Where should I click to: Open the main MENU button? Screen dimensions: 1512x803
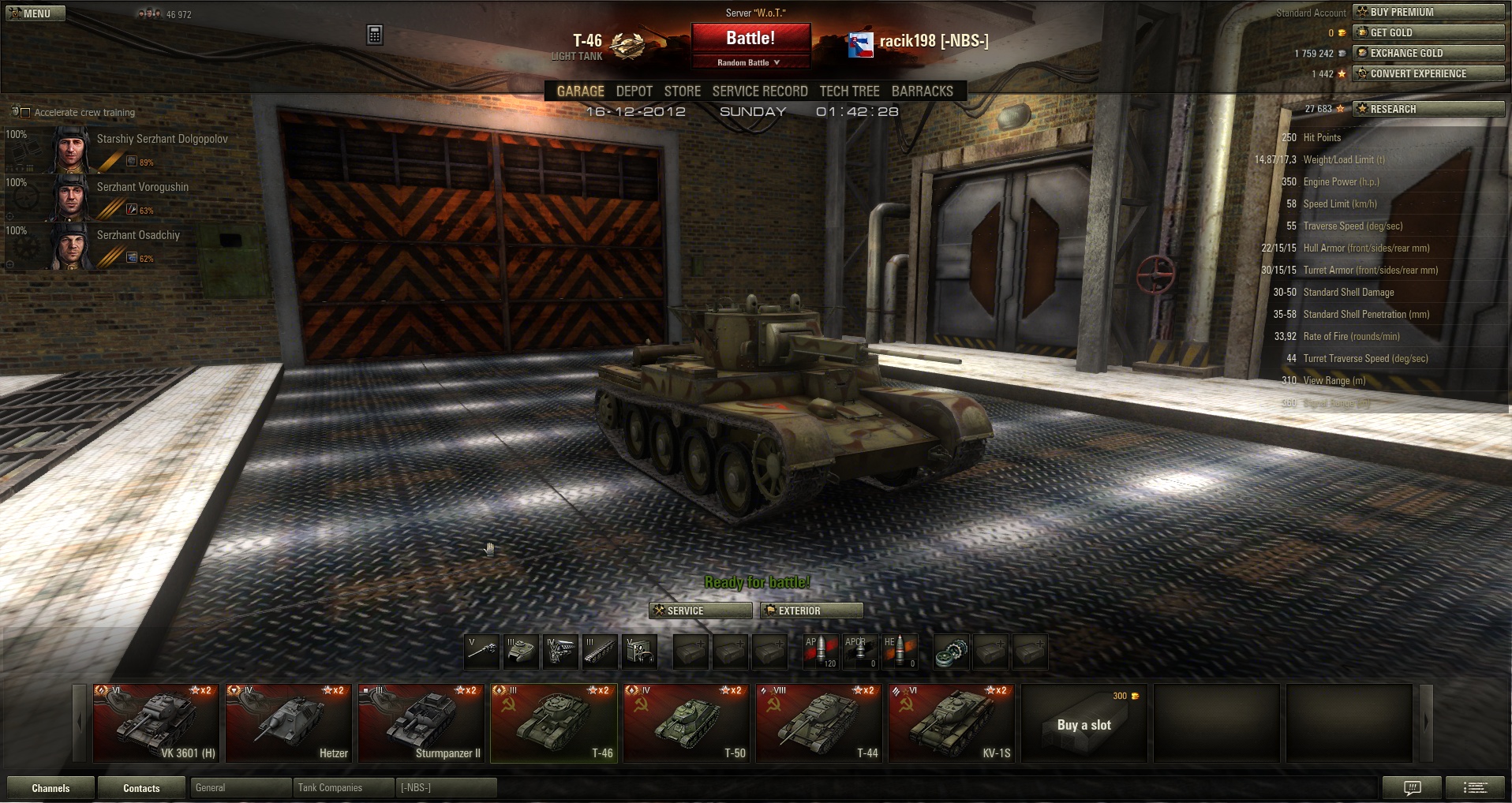(36, 13)
